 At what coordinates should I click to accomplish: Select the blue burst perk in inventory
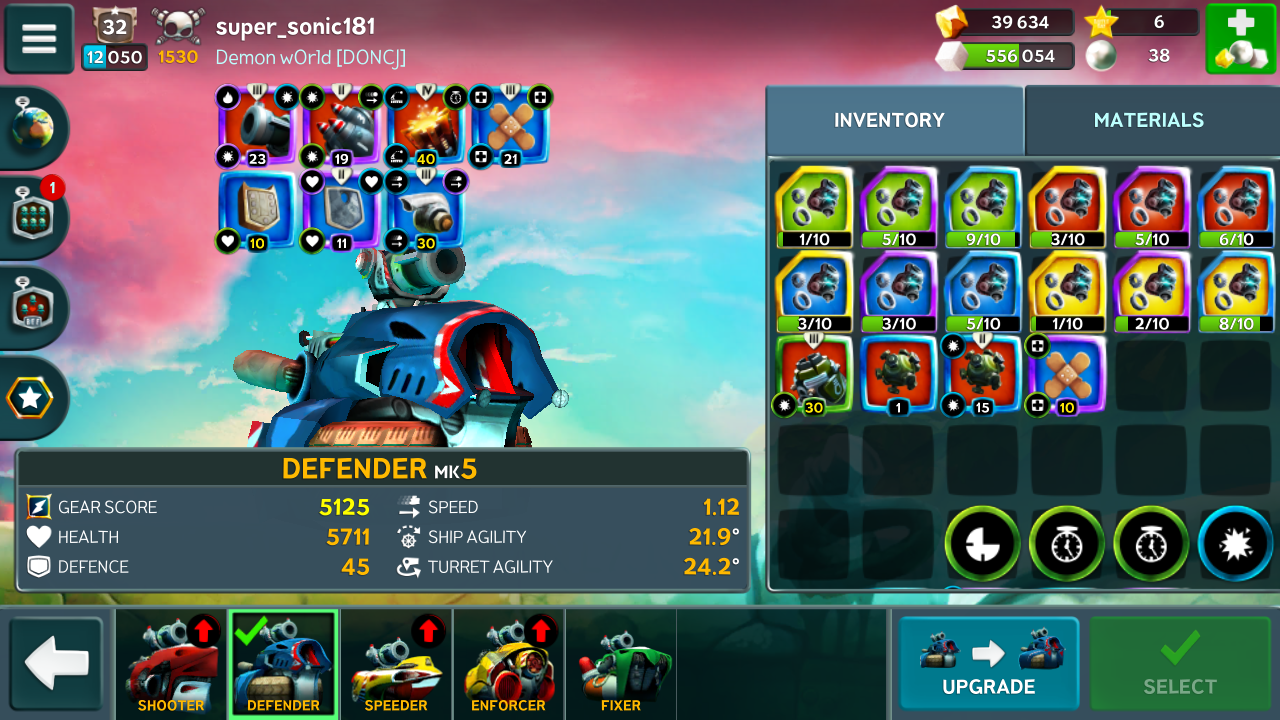[x=1236, y=544]
